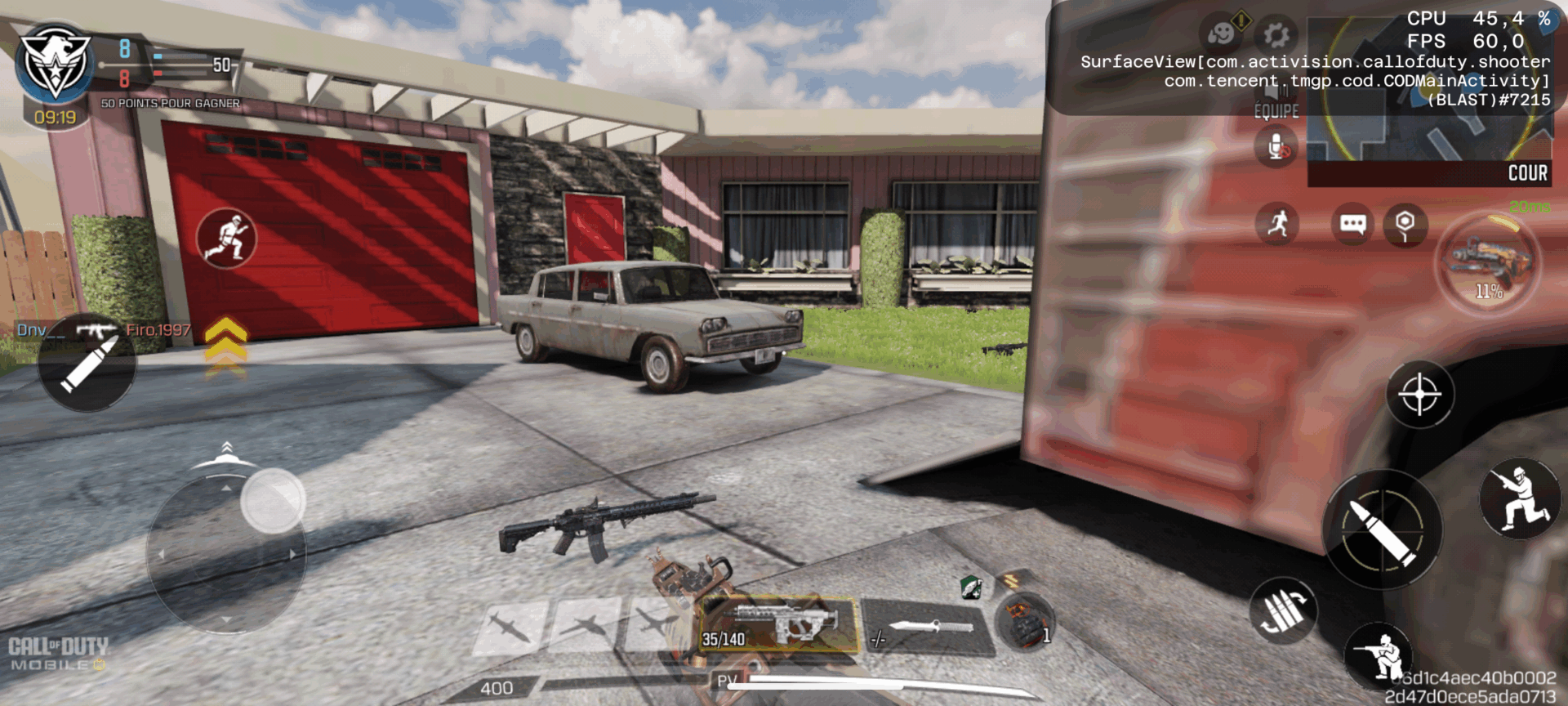Reload using the three-bullets button

tap(1282, 611)
